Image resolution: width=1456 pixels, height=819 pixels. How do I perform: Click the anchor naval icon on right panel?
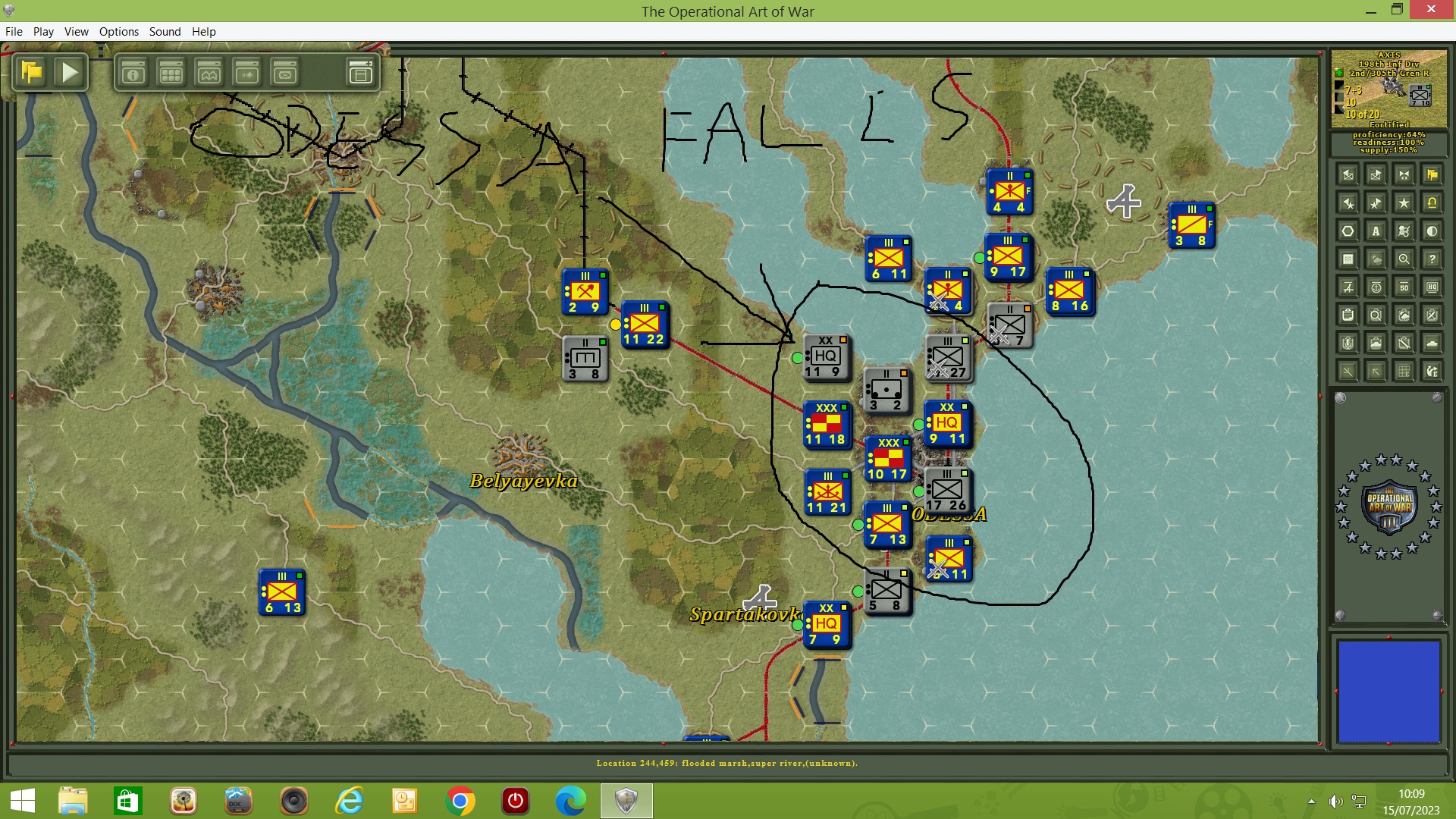point(1376,287)
